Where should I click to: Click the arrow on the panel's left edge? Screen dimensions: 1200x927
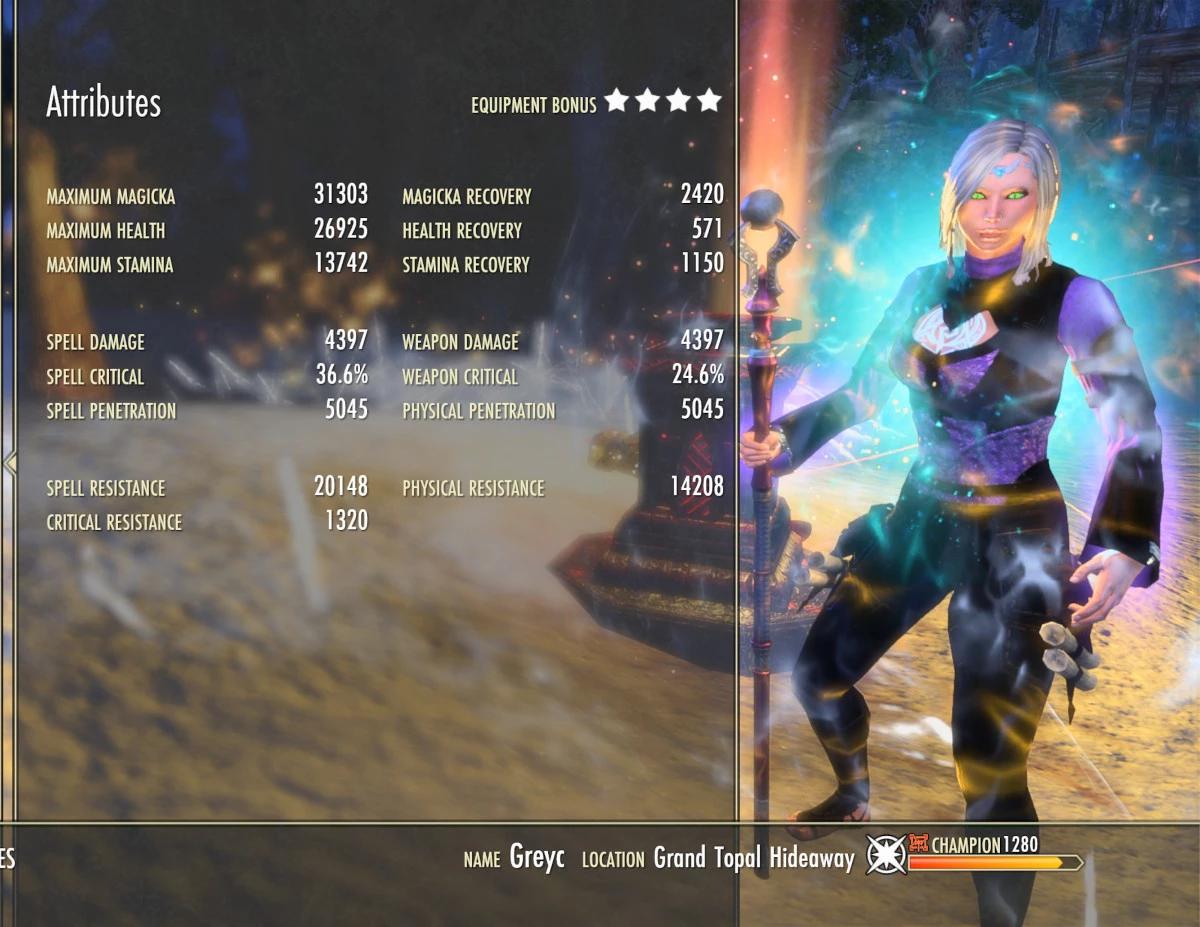(10, 462)
